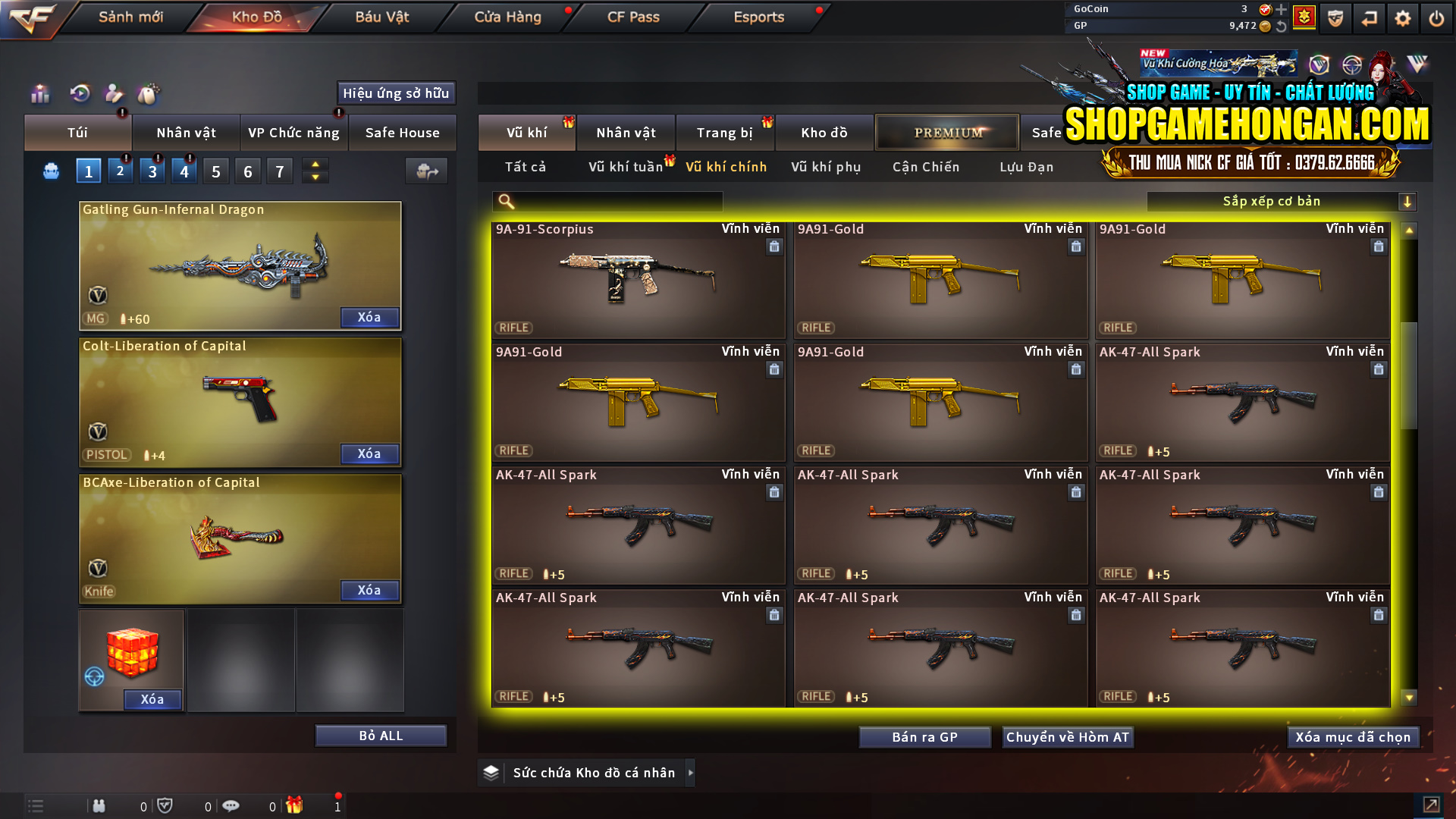The image size is (1456, 819).
Task: Switch to the PREMIUM tab
Action: [947, 132]
